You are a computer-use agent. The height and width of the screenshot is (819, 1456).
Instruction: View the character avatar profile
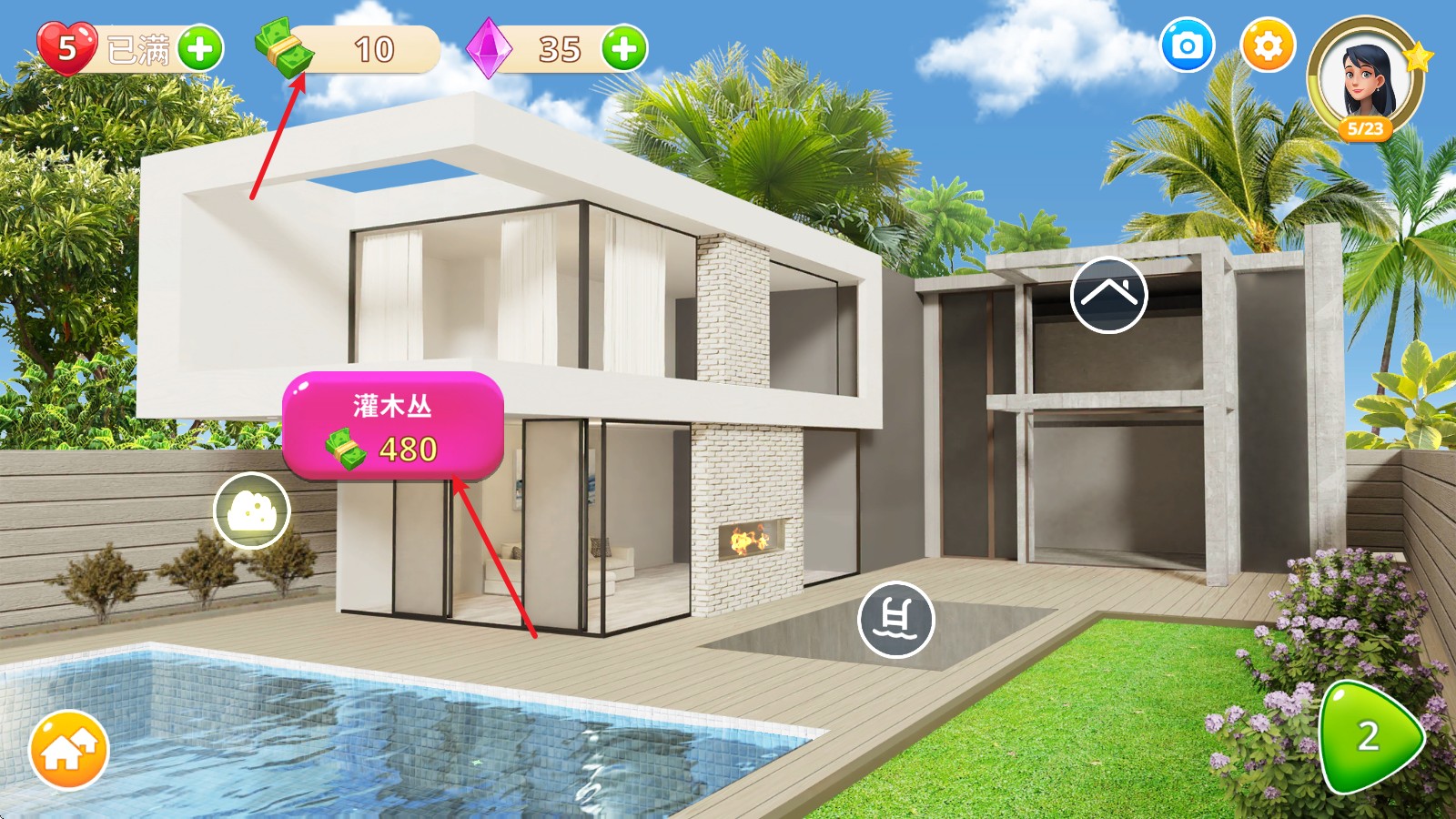(x=1365, y=79)
